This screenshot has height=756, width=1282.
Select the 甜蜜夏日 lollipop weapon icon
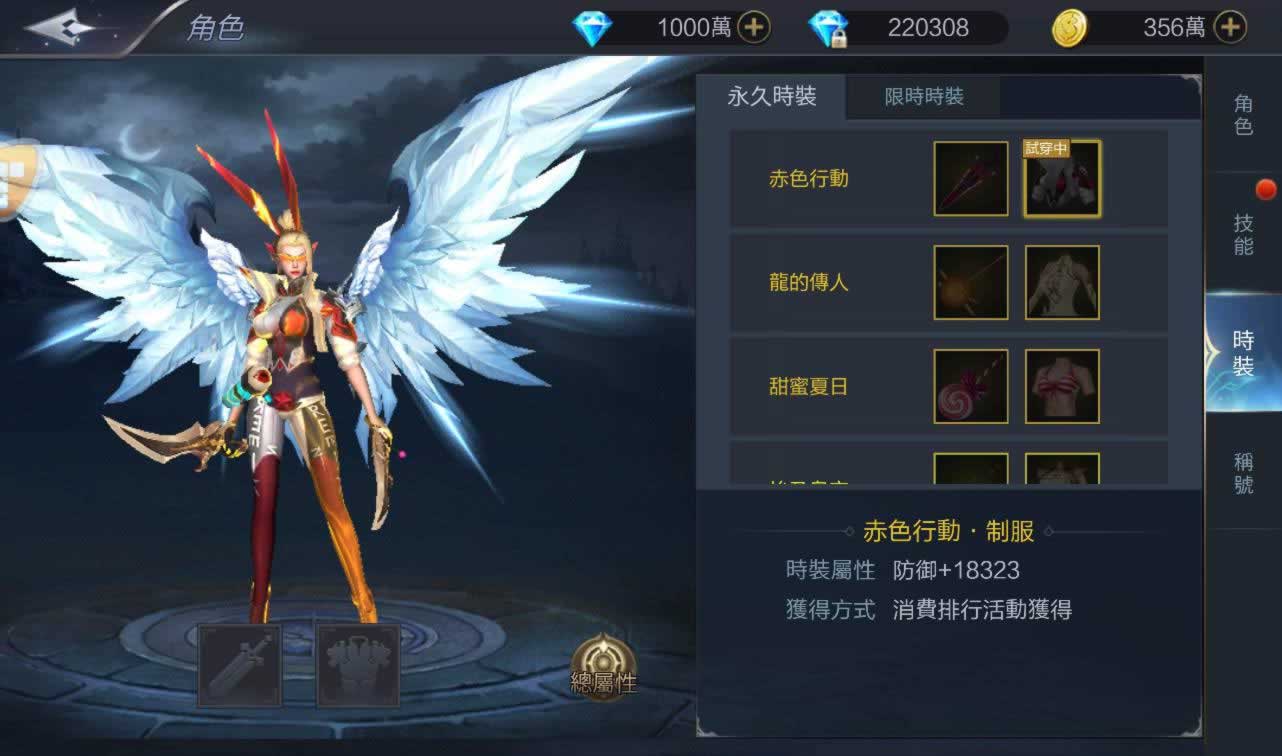[x=971, y=386]
